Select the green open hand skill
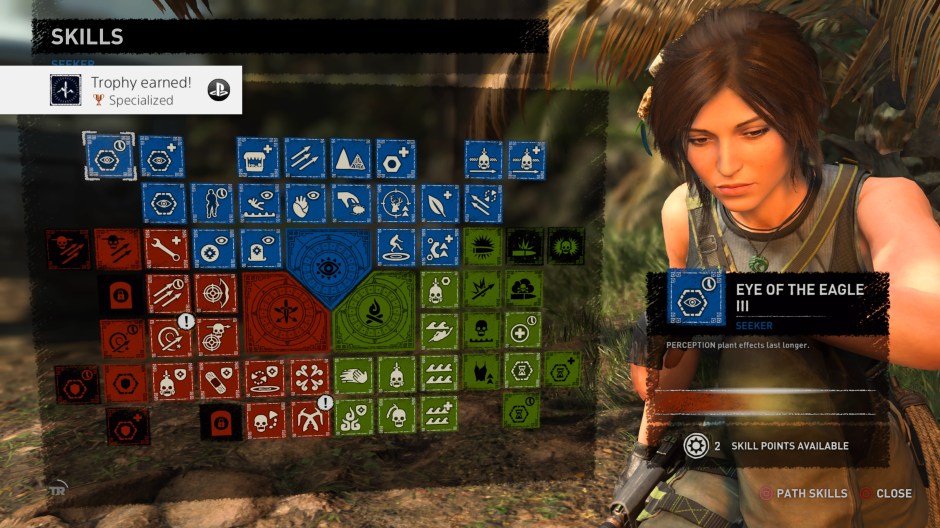Screen dimensions: 940x528 pos(352,376)
